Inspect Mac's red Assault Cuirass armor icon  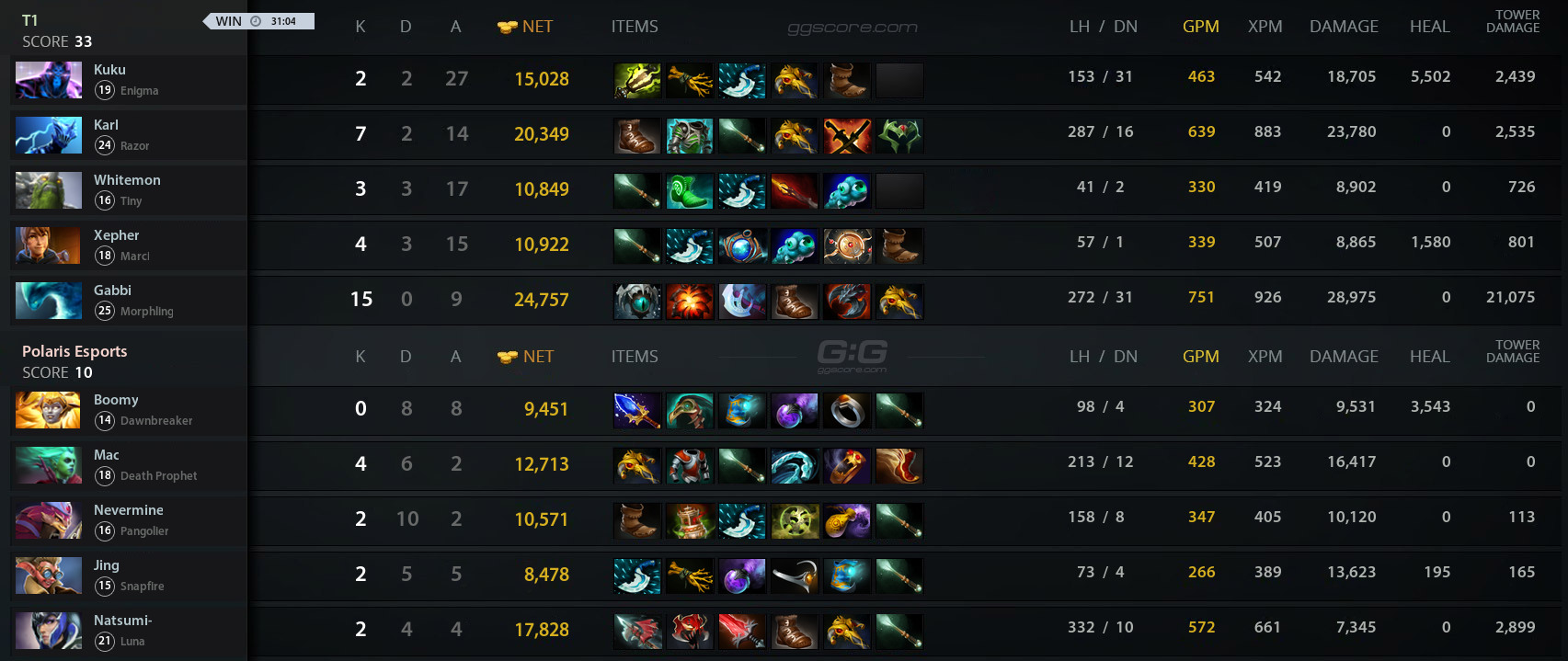tap(690, 466)
